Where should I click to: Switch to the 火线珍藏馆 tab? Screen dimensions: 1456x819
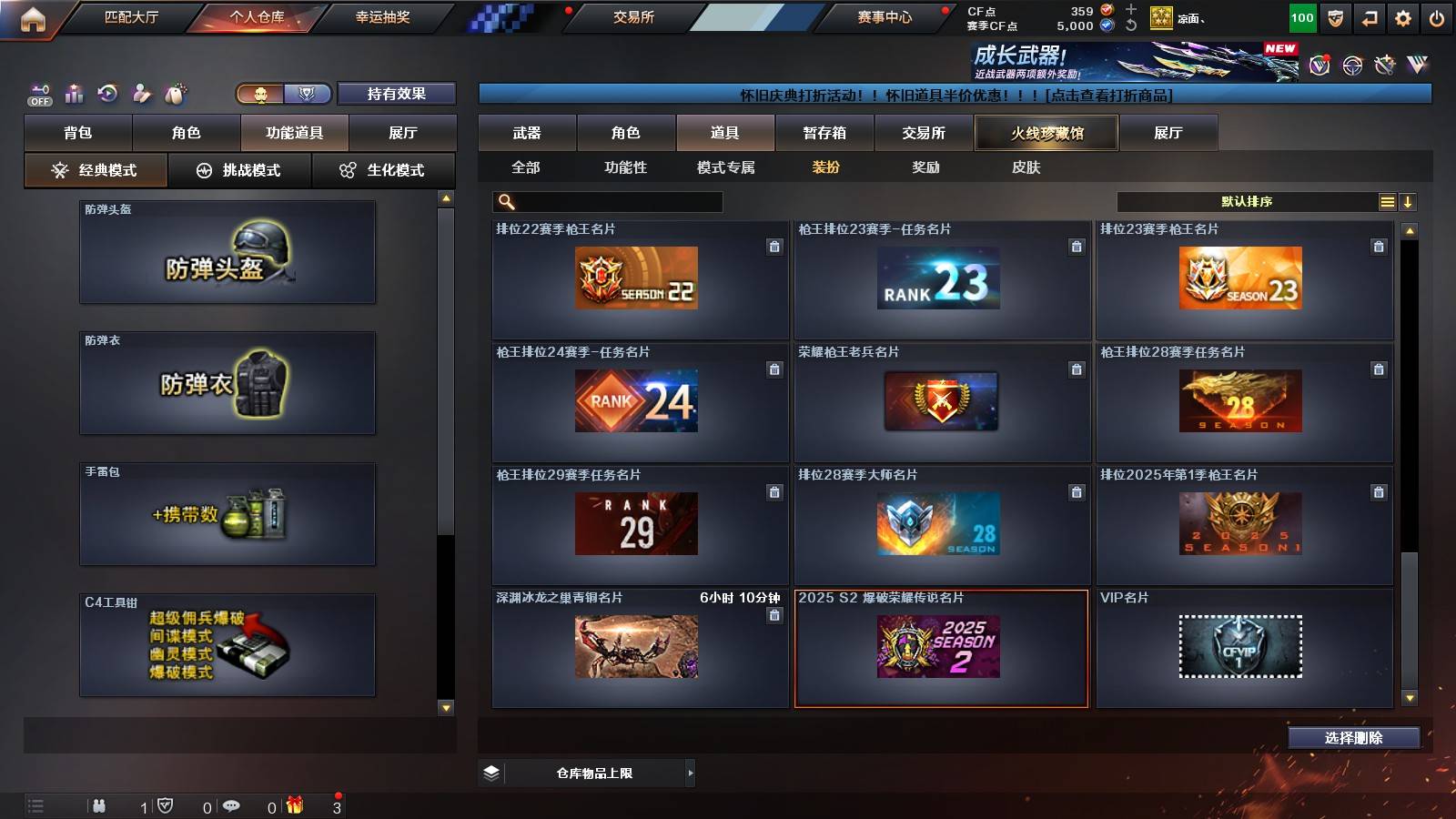1047,132
